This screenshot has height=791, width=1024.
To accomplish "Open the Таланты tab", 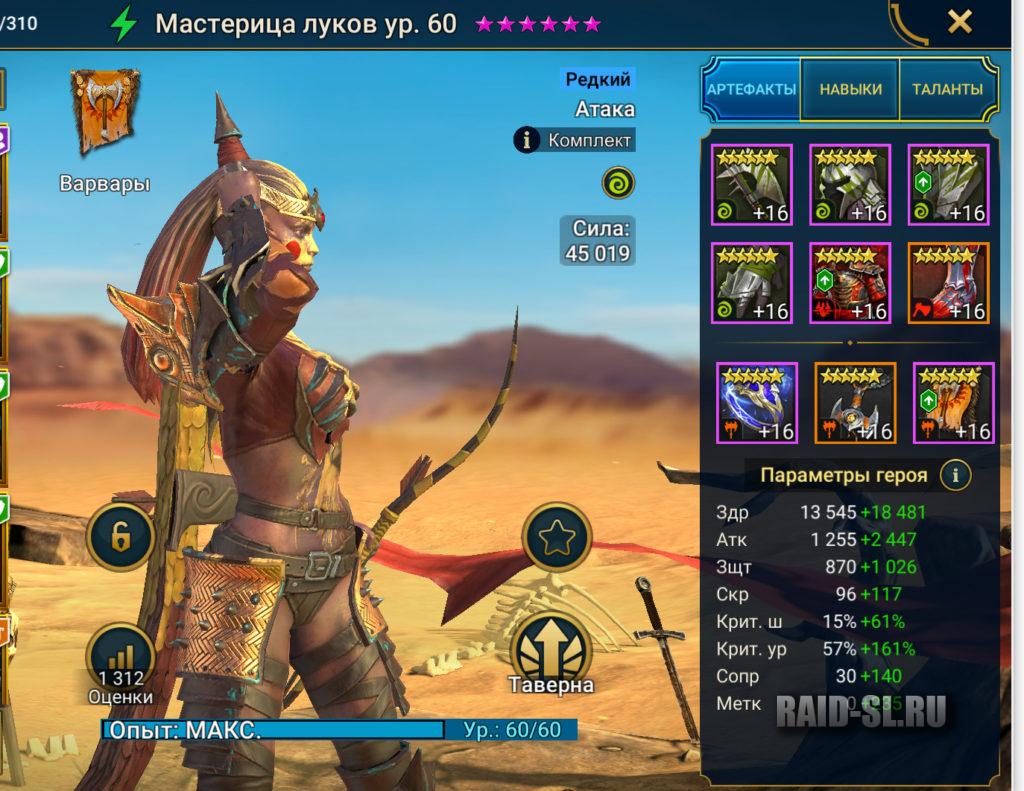I will (x=947, y=89).
